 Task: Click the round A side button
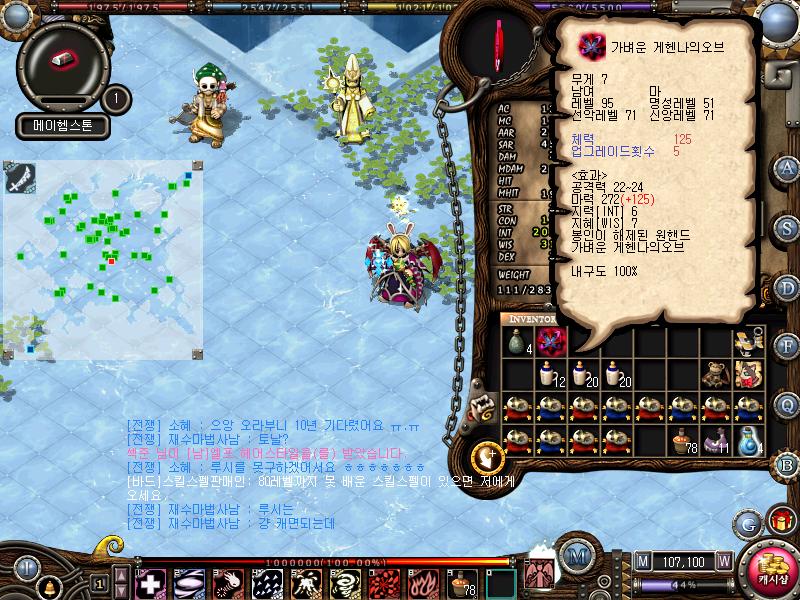pos(787,169)
